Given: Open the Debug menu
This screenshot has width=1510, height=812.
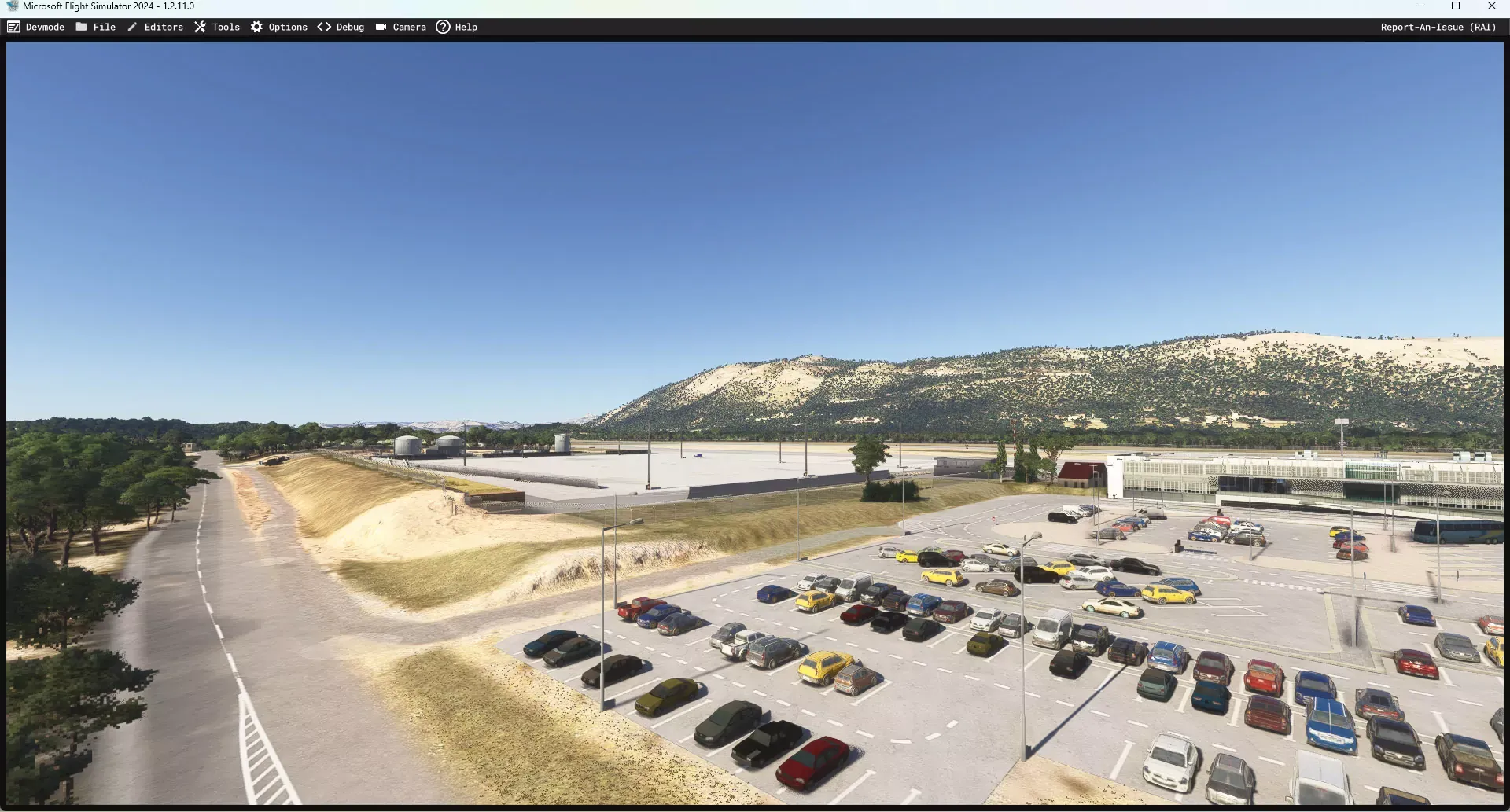Looking at the screenshot, I should pos(341,27).
